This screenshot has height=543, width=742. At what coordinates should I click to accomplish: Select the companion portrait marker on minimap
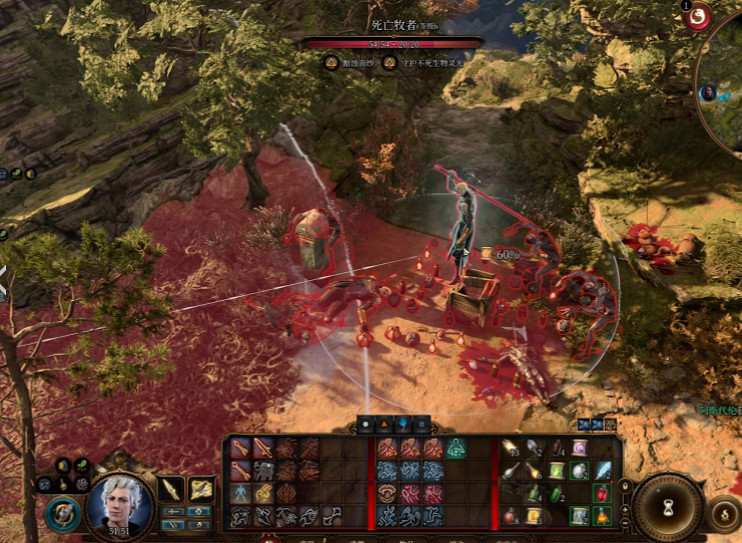pos(708,93)
